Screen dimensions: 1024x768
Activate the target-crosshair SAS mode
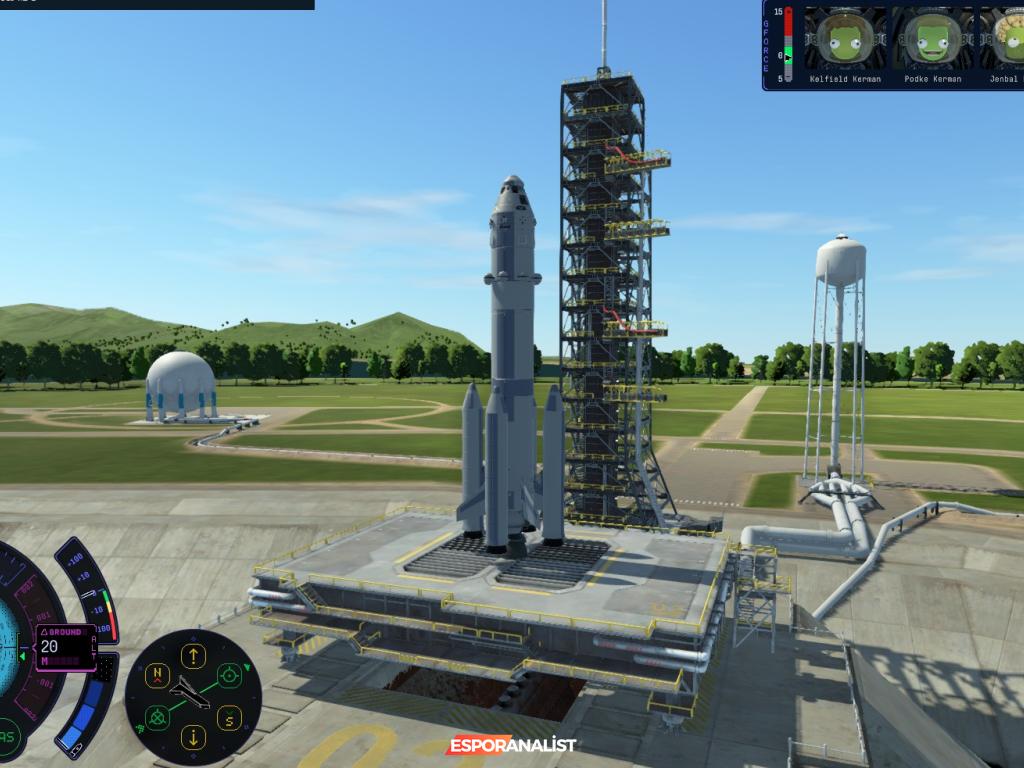tap(230, 675)
